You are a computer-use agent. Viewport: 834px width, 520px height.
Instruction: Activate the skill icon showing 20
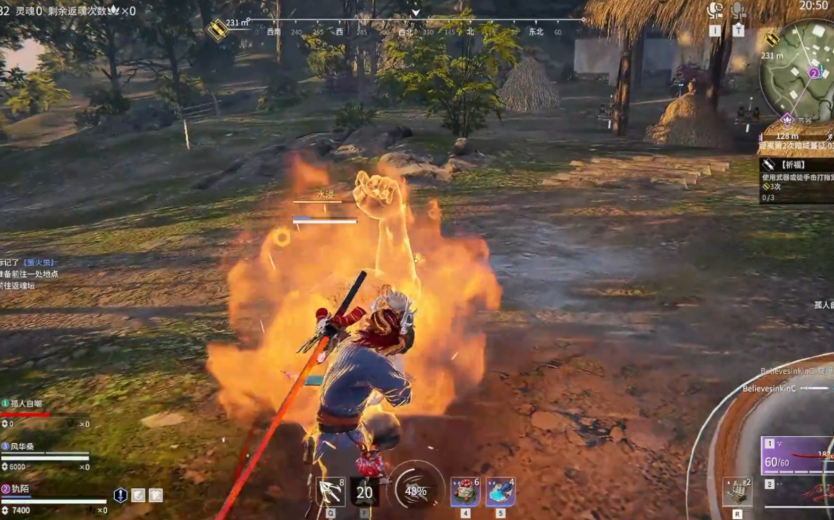coord(365,491)
